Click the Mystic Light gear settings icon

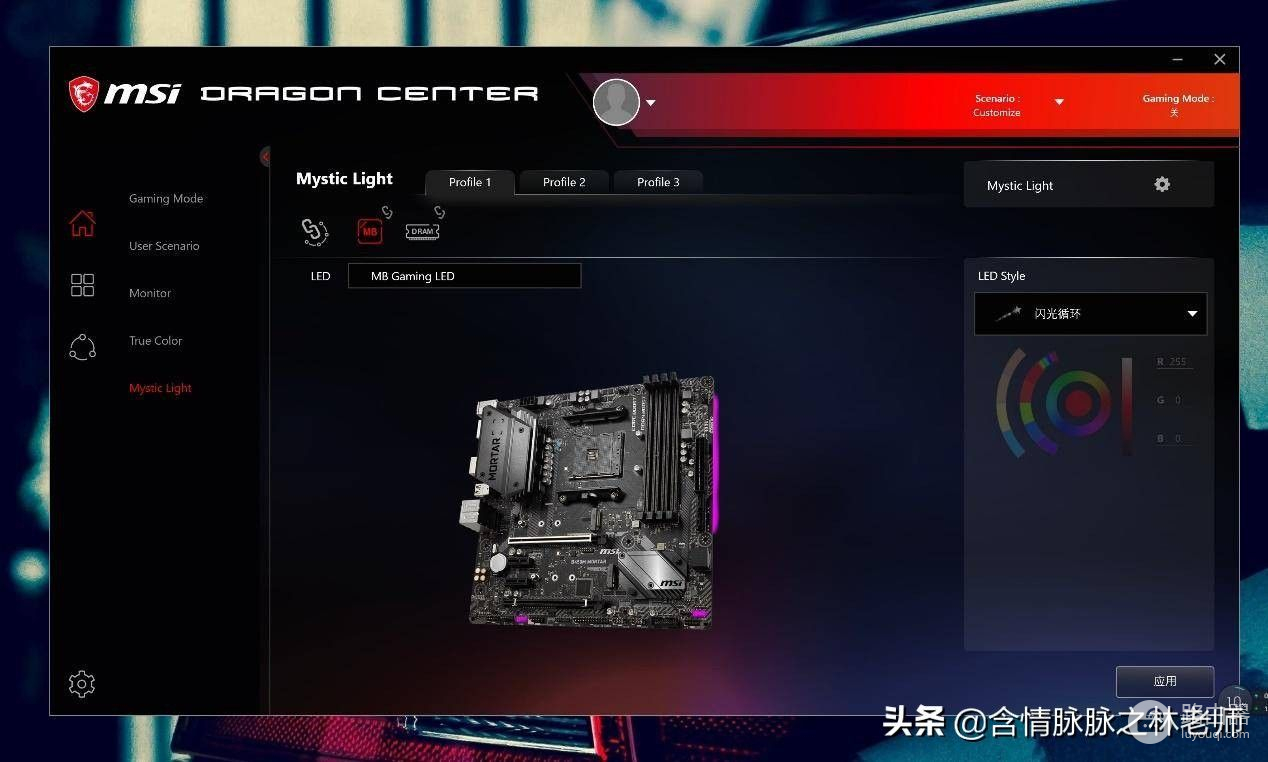click(1162, 185)
